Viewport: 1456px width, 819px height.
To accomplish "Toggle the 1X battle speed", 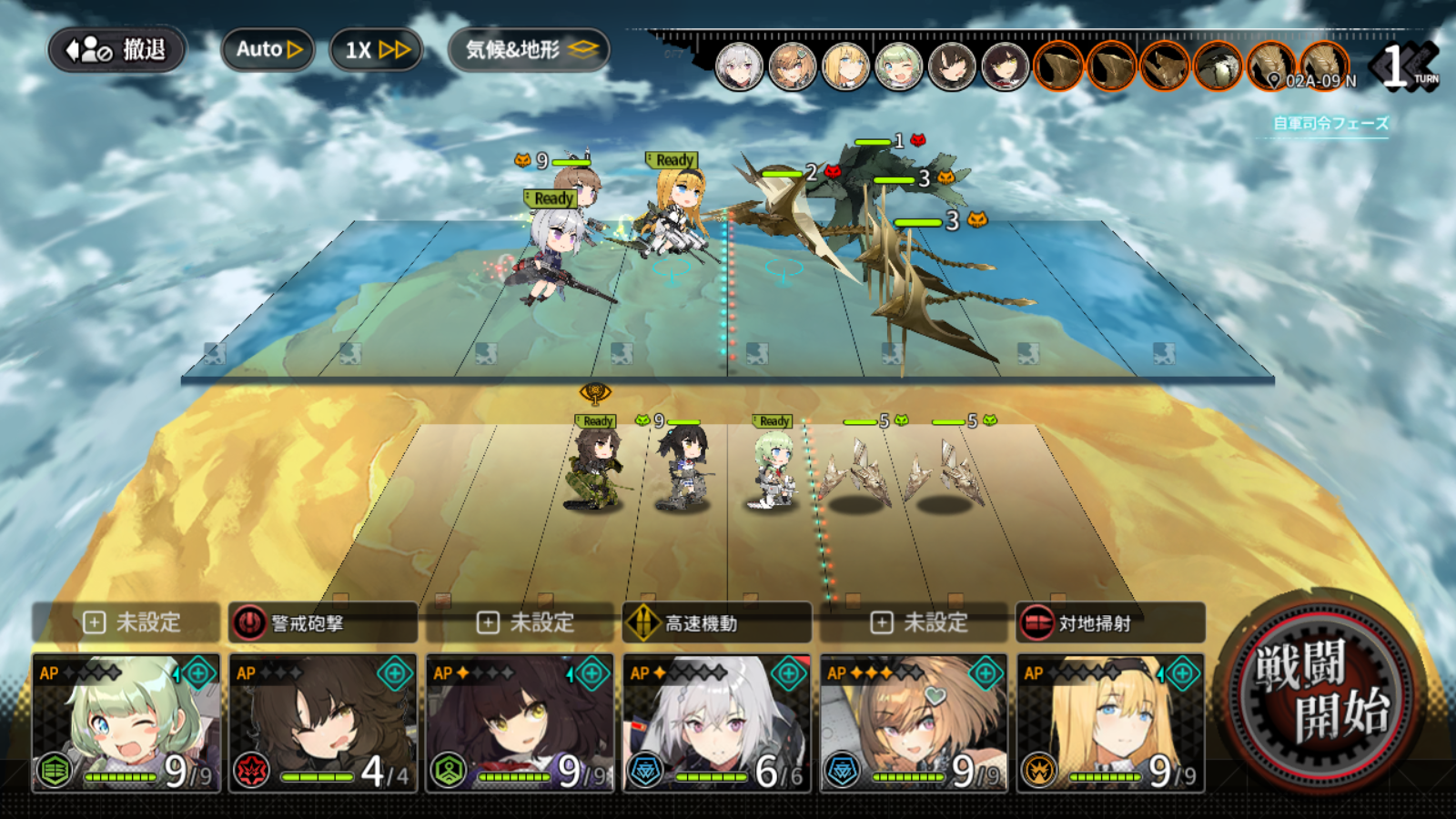I will [375, 50].
